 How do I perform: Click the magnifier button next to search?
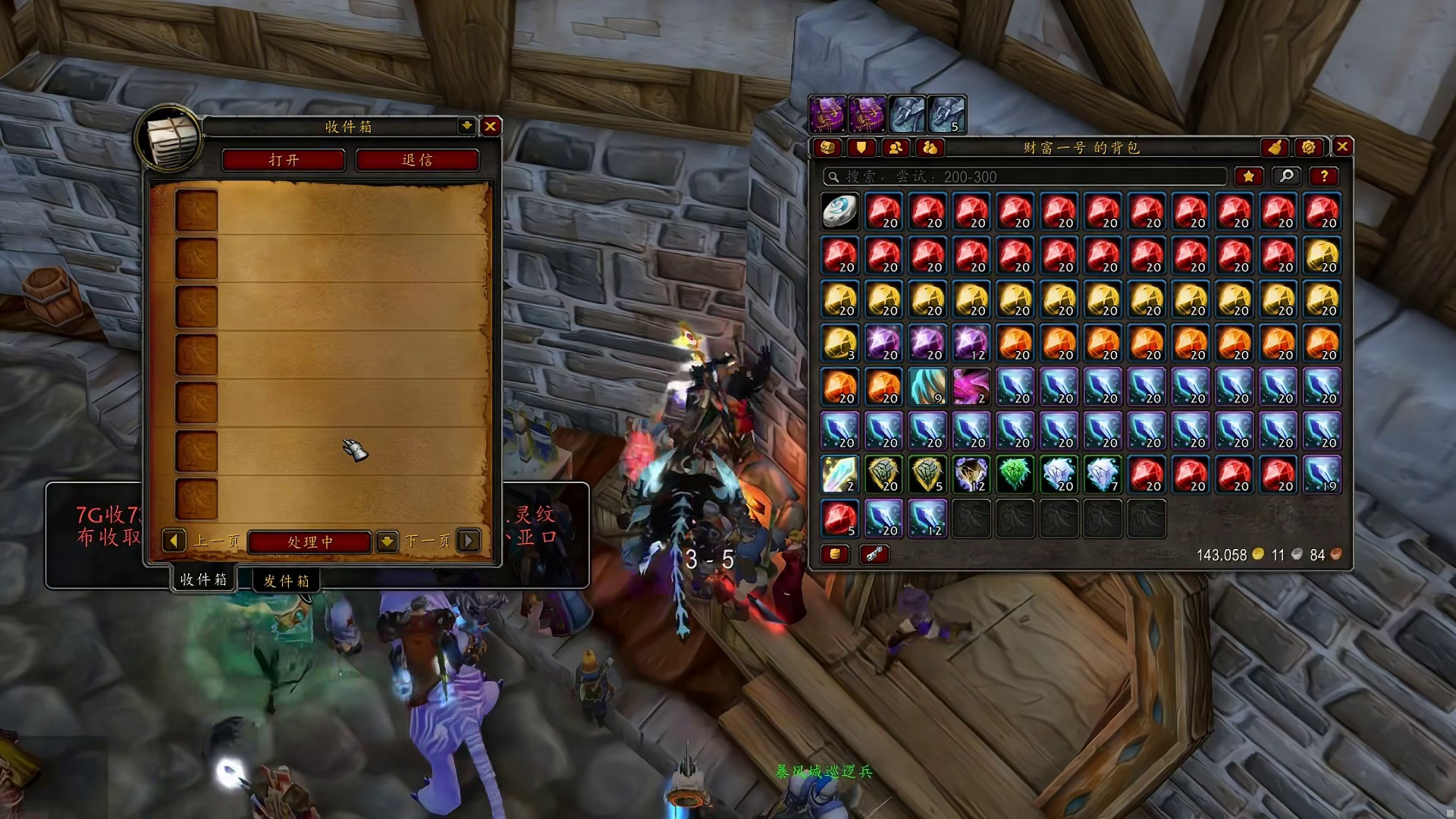[1287, 176]
